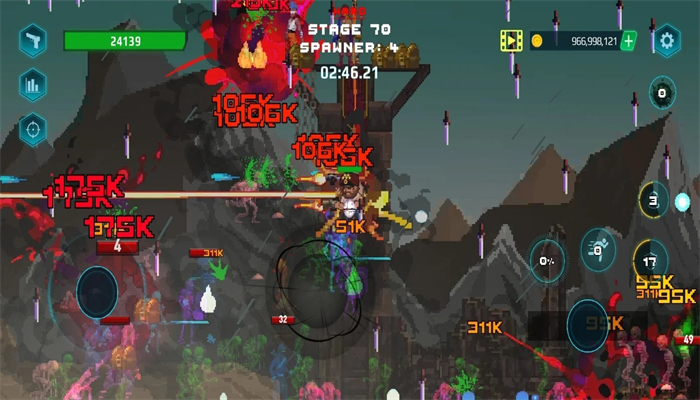Viewport: 700px width, 400px height.
Task: Use the top skill button showing 0
Action: (661, 96)
